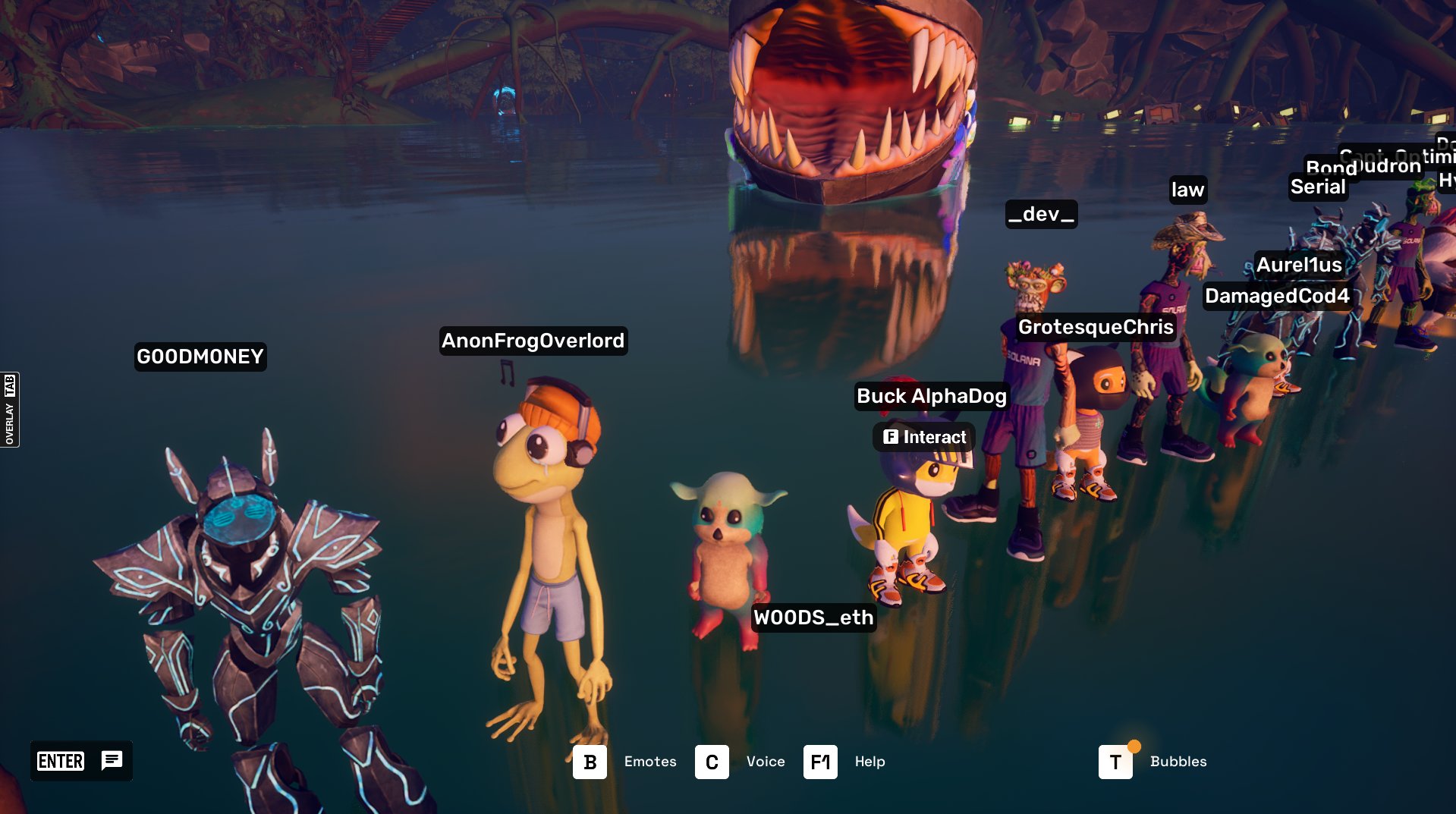Expand the Overlay side tab
The width and height of the screenshot is (1456, 814).
click(10, 410)
